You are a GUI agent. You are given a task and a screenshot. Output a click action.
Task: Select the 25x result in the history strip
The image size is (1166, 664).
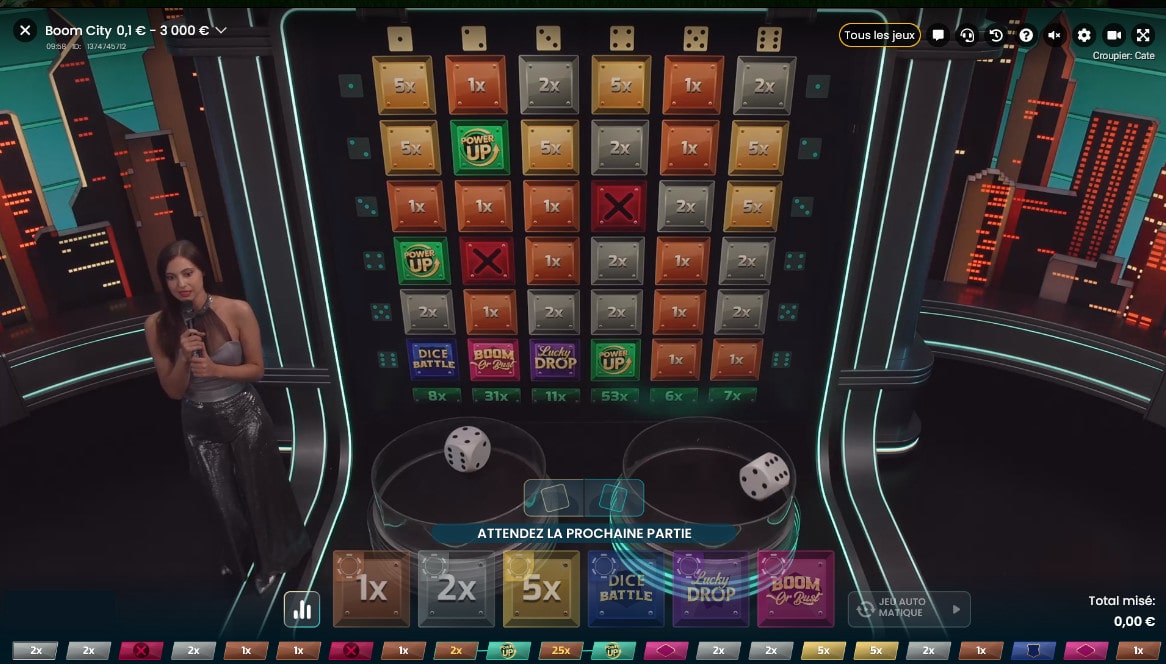tap(560, 651)
